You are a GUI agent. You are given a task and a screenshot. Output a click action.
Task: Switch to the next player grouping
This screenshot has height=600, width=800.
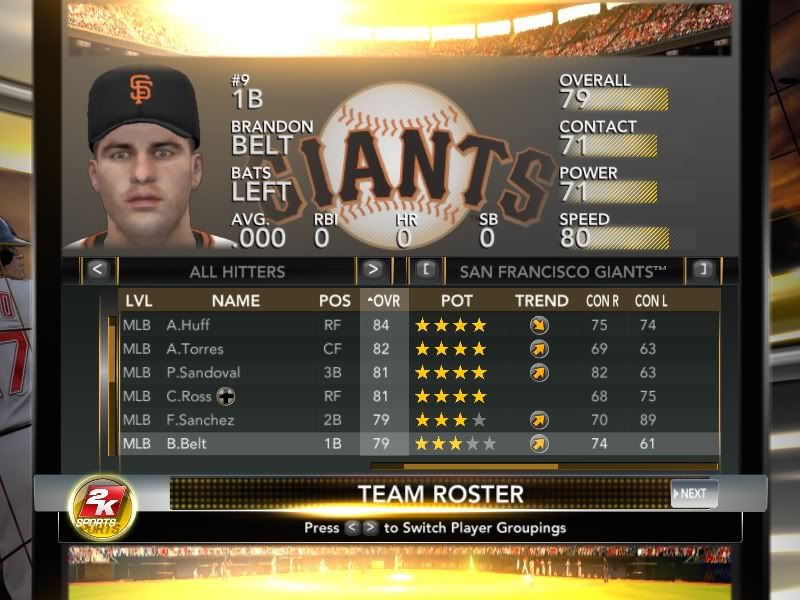point(372,270)
